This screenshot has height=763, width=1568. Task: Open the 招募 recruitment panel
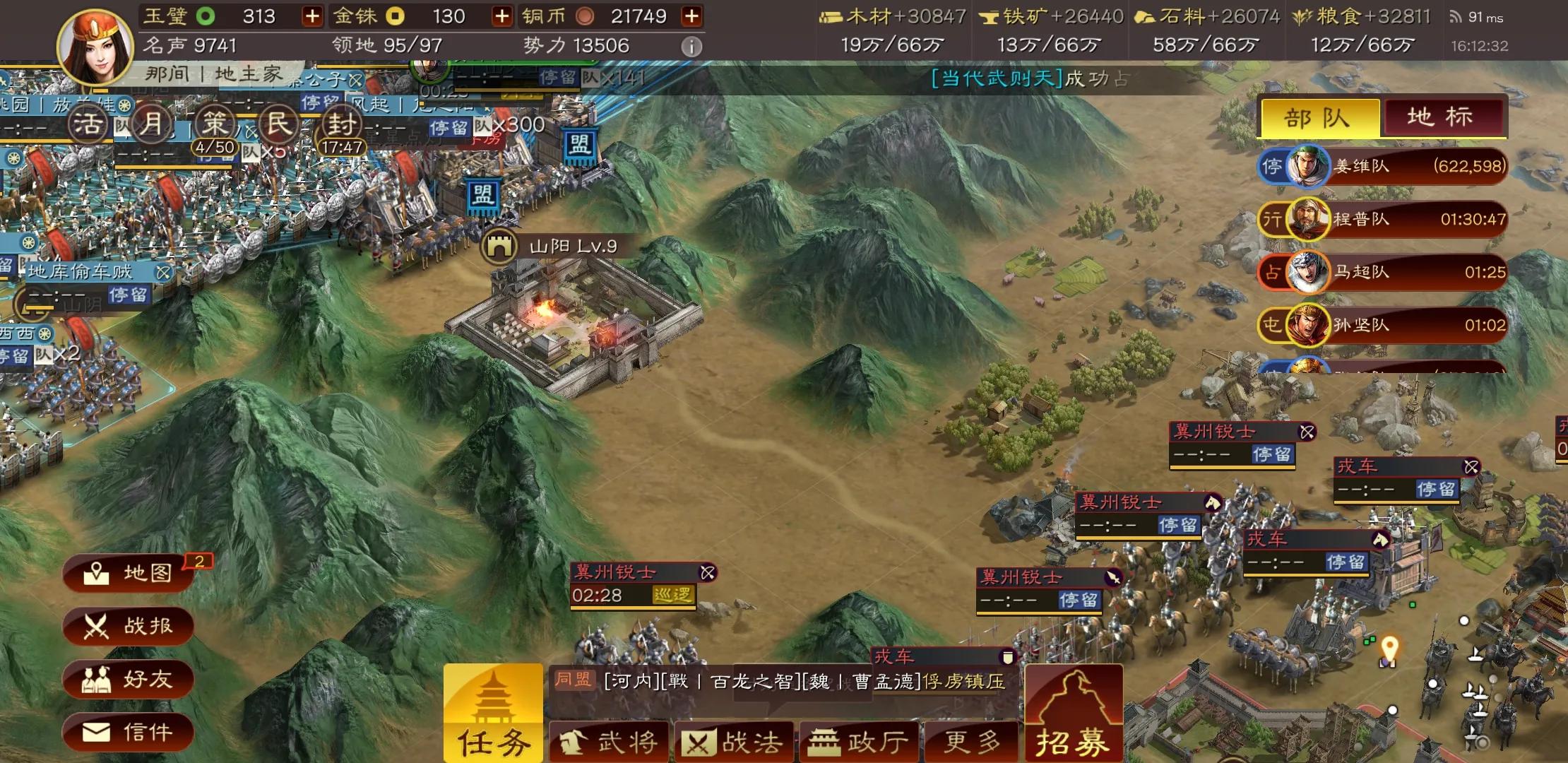[1074, 714]
